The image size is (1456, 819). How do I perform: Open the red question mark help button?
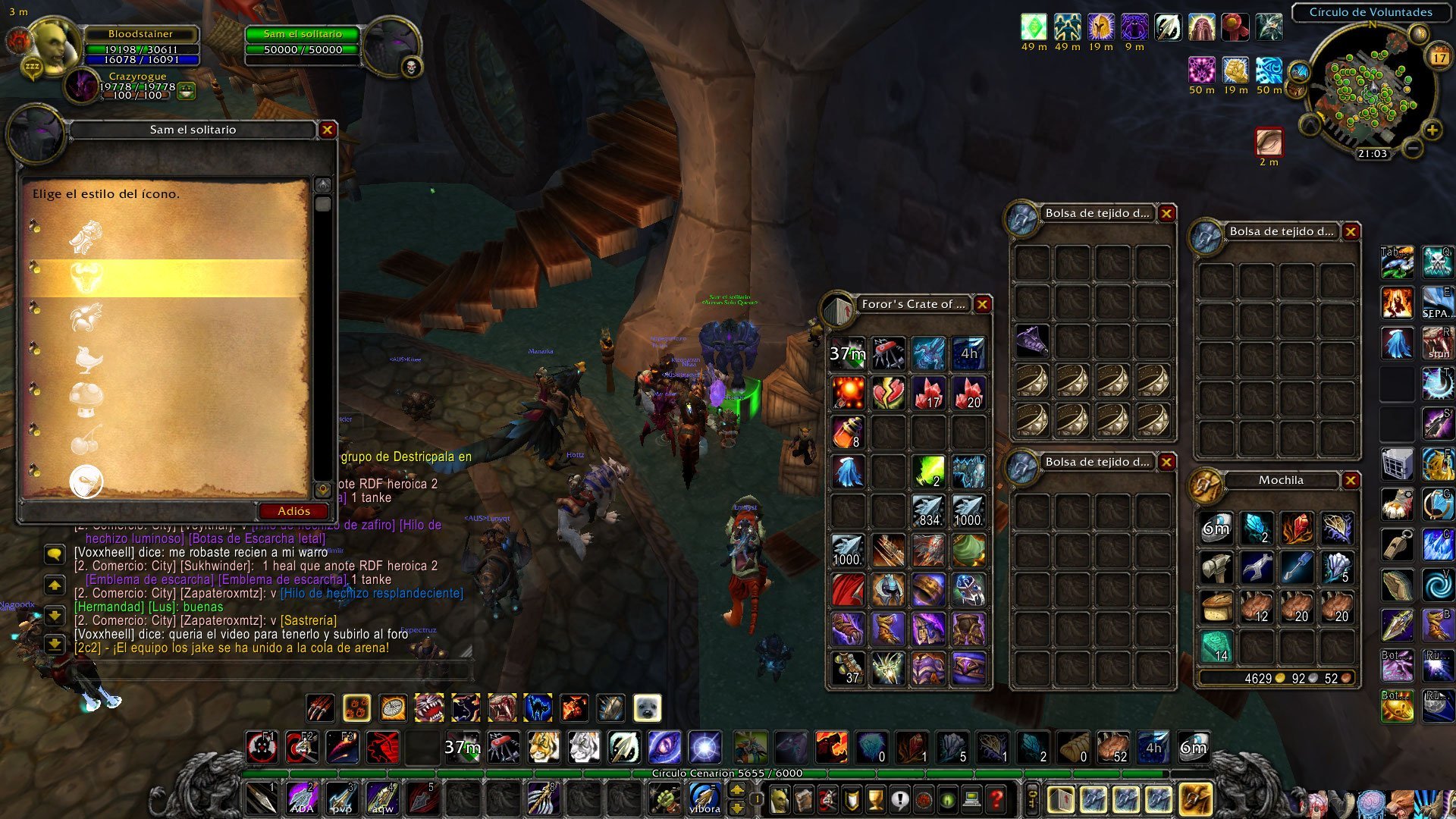pyautogui.click(x=996, y=799)
